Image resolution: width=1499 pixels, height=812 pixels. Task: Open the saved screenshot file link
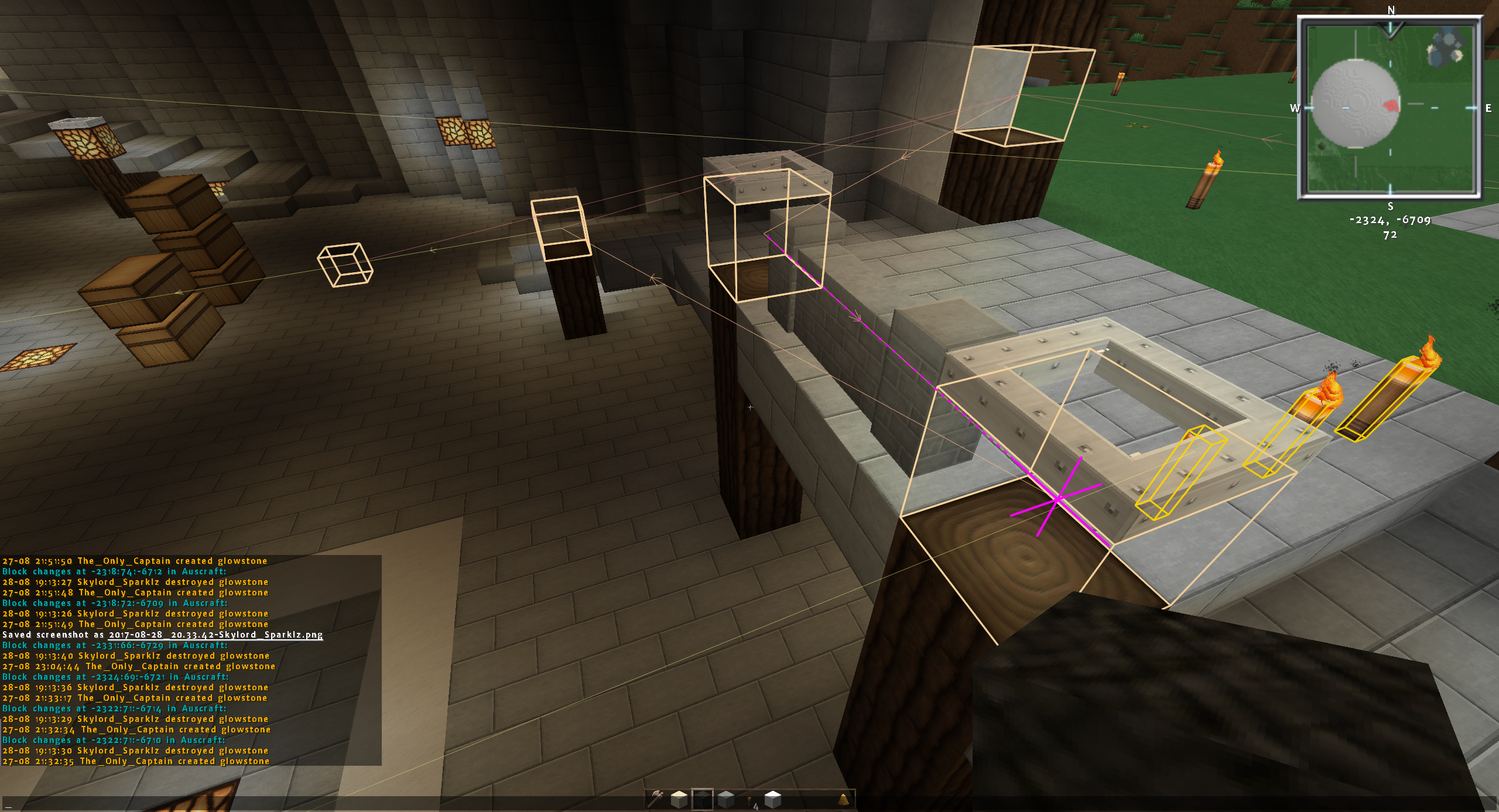tap(215, 635)
